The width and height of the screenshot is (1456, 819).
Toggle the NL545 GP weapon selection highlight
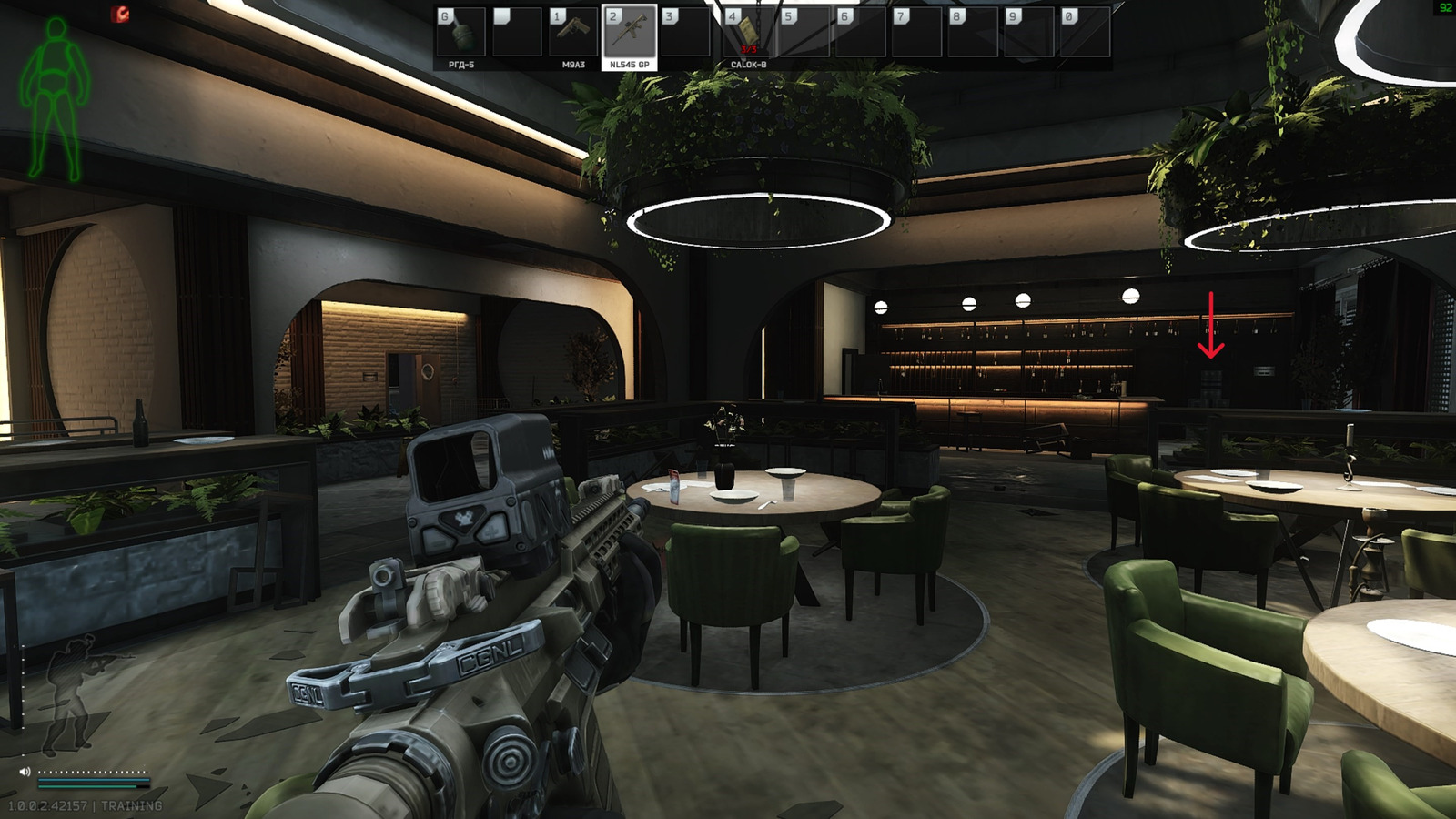click(629, 32)
